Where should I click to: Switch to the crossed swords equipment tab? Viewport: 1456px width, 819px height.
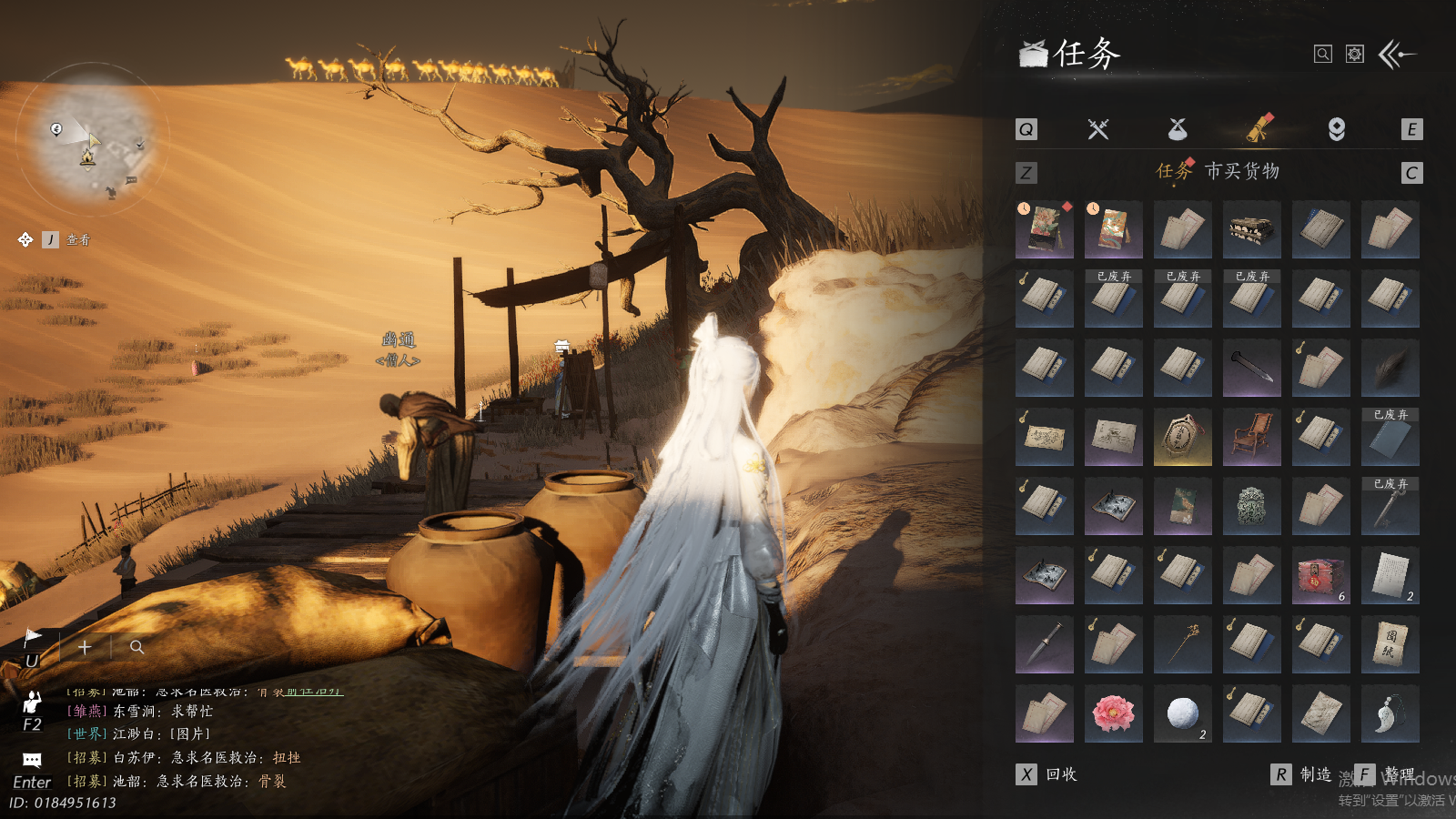click(x=1098, y=129)
